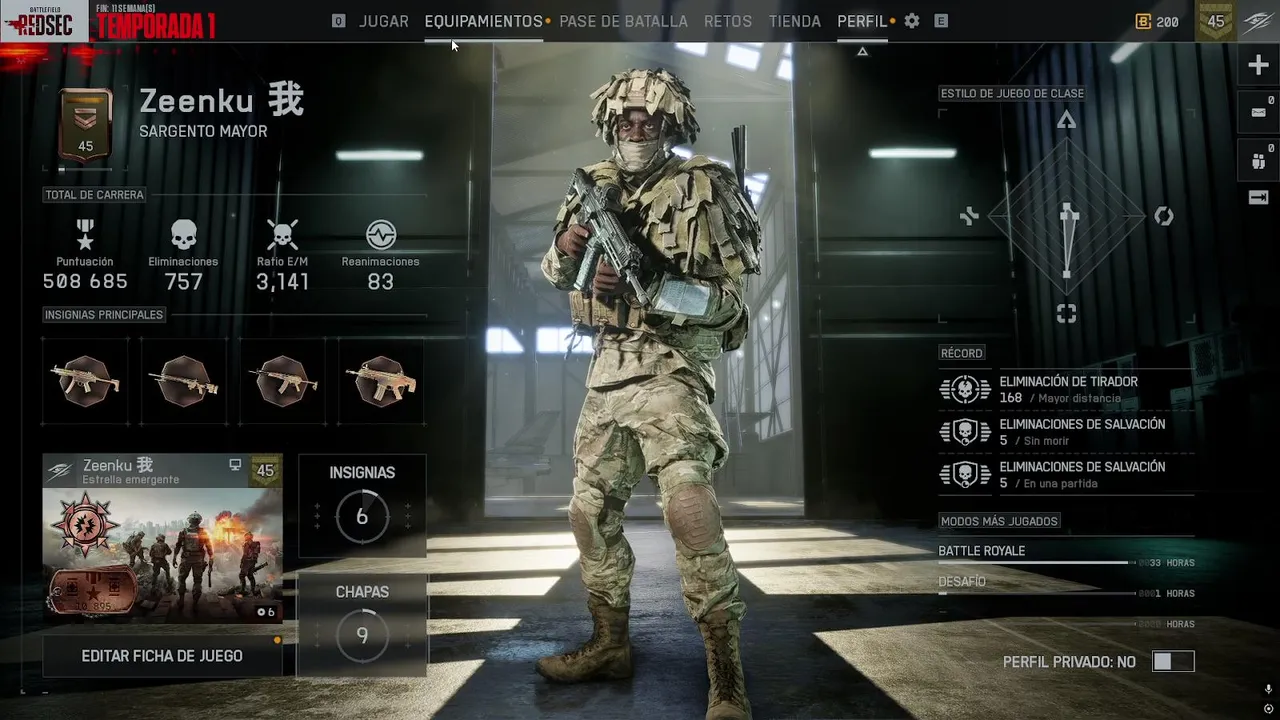This screenshot has width=1280, height=720.
Task: Open the mail envelope inbox icon
Action: (x=1258, y=113)
